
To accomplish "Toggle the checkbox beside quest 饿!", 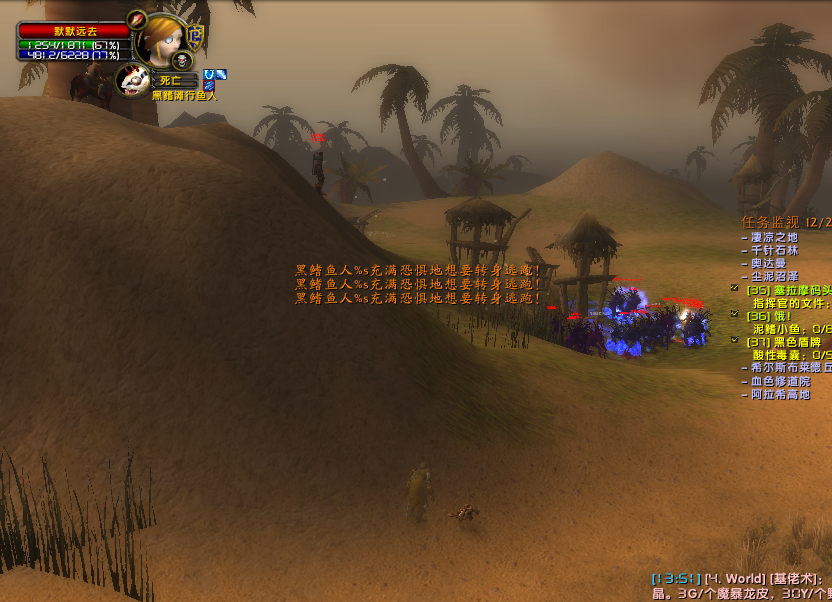I will (x=735, y=315).
